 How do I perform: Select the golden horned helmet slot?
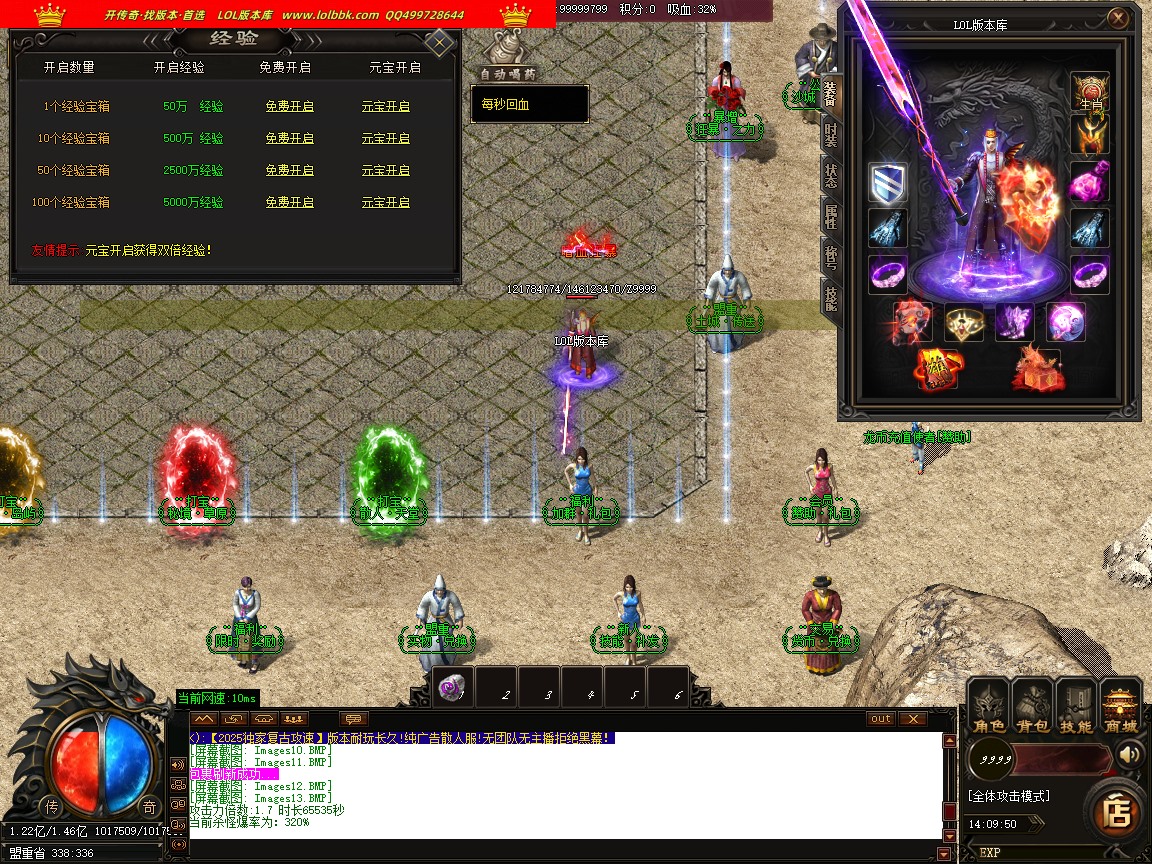point(1090,134)
